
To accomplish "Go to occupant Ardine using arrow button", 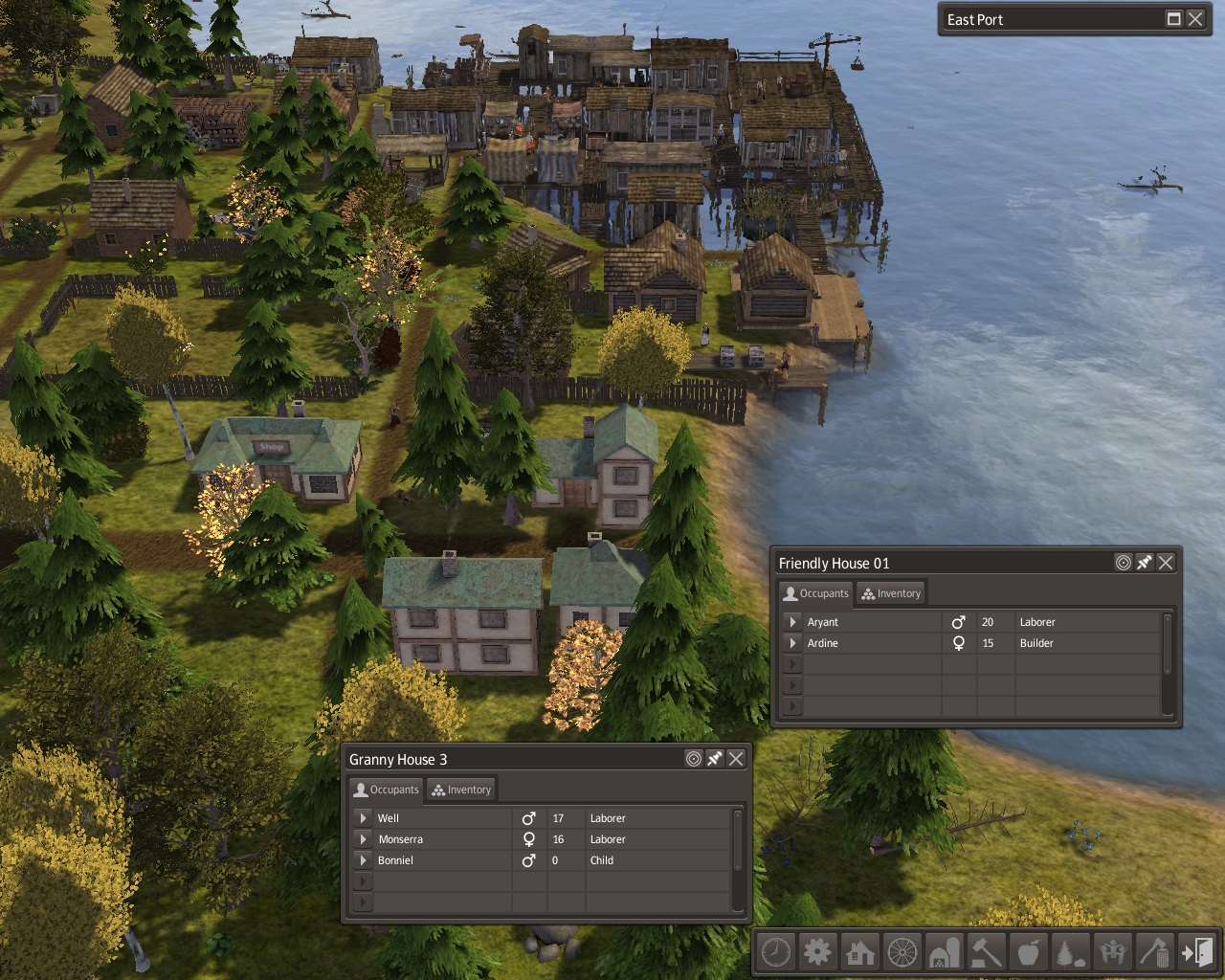I will [792, 643].
